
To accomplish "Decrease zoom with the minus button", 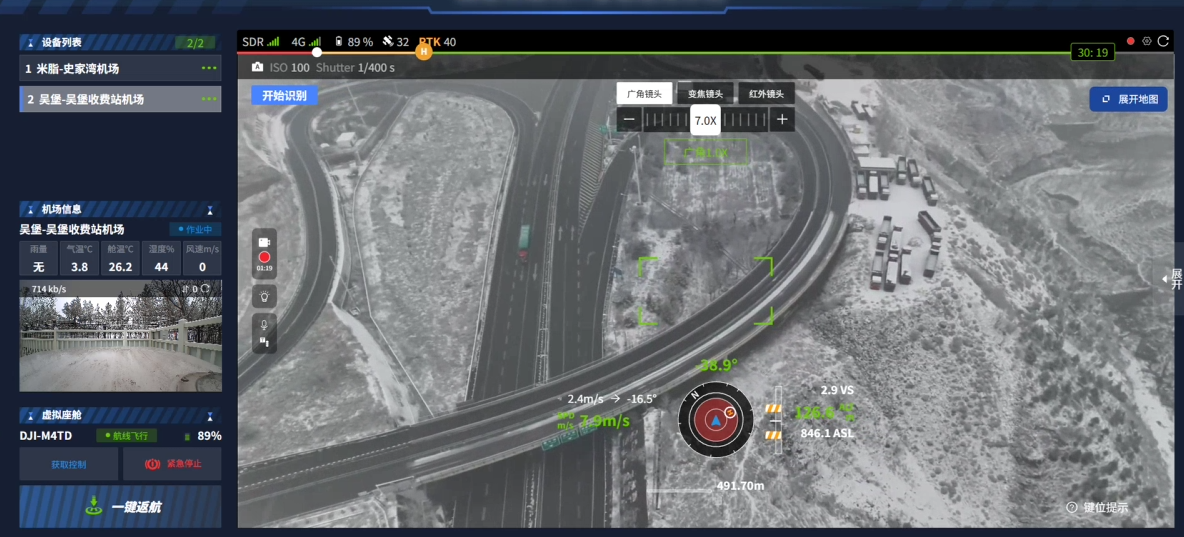I will [629, 120].
